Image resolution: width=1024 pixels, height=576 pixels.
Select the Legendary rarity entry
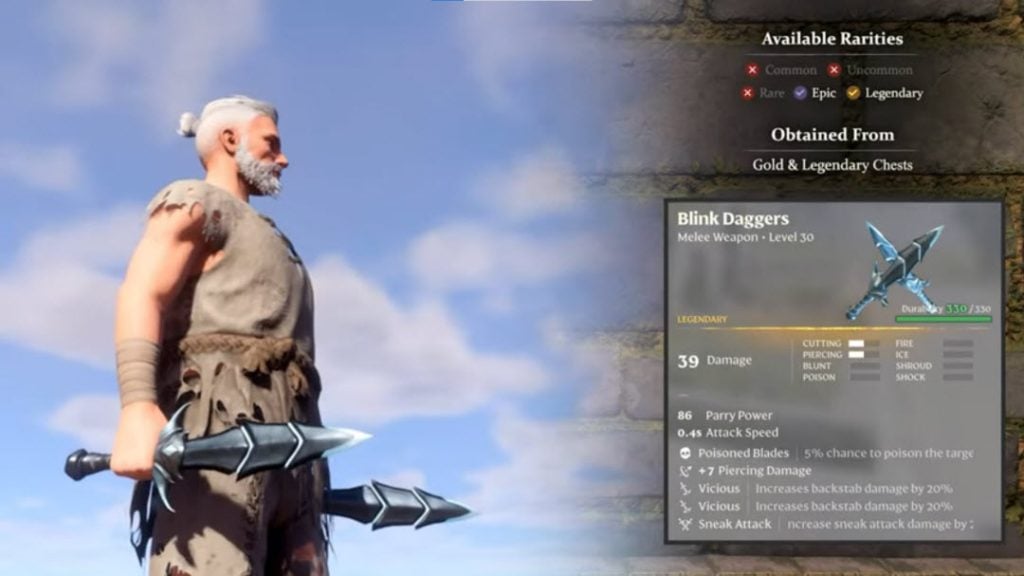(884, 93)
